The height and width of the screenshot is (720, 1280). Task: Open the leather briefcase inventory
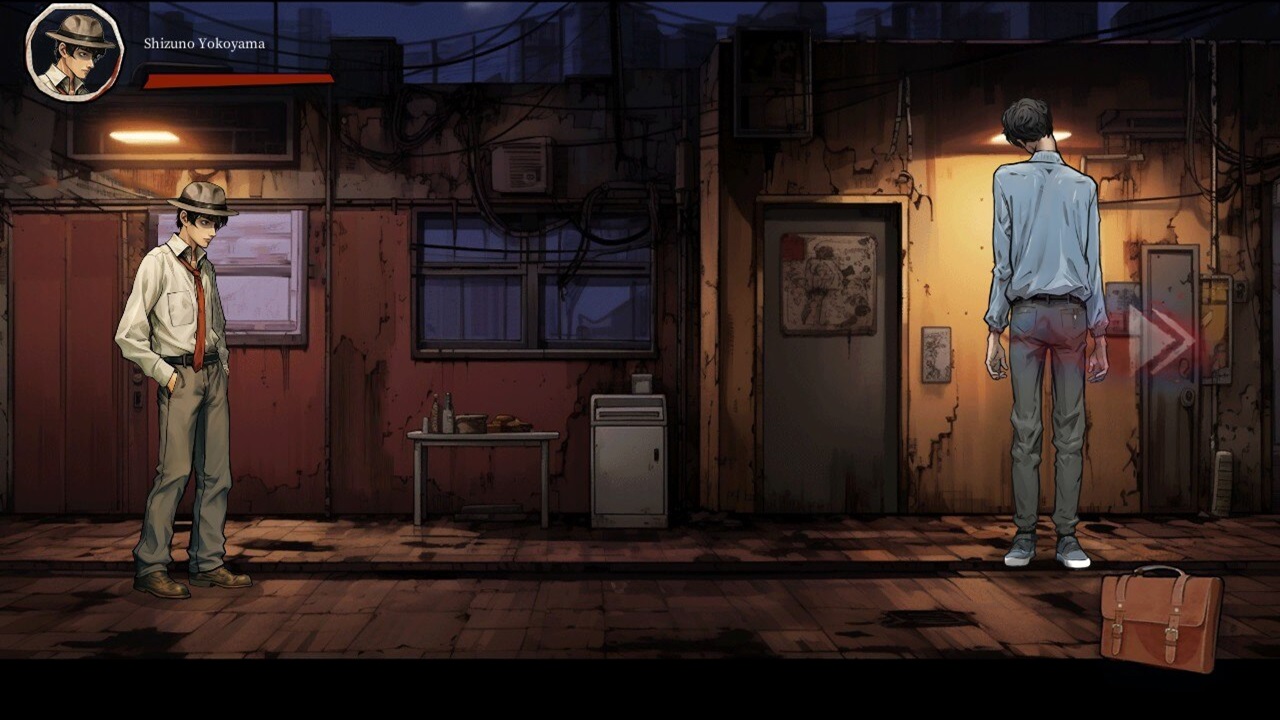point(1160,617)
